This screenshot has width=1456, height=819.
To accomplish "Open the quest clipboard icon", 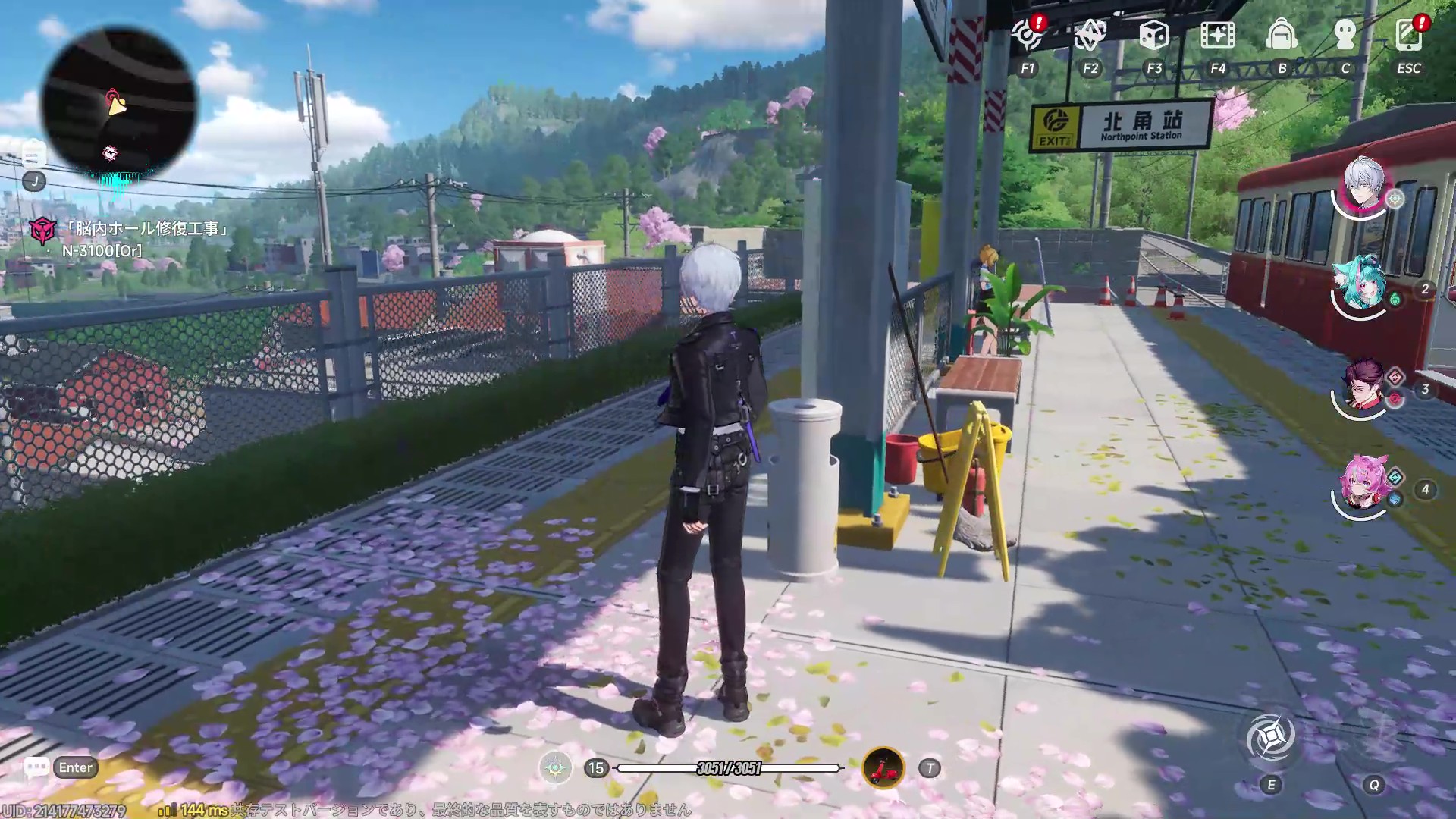I will (33, 155).
